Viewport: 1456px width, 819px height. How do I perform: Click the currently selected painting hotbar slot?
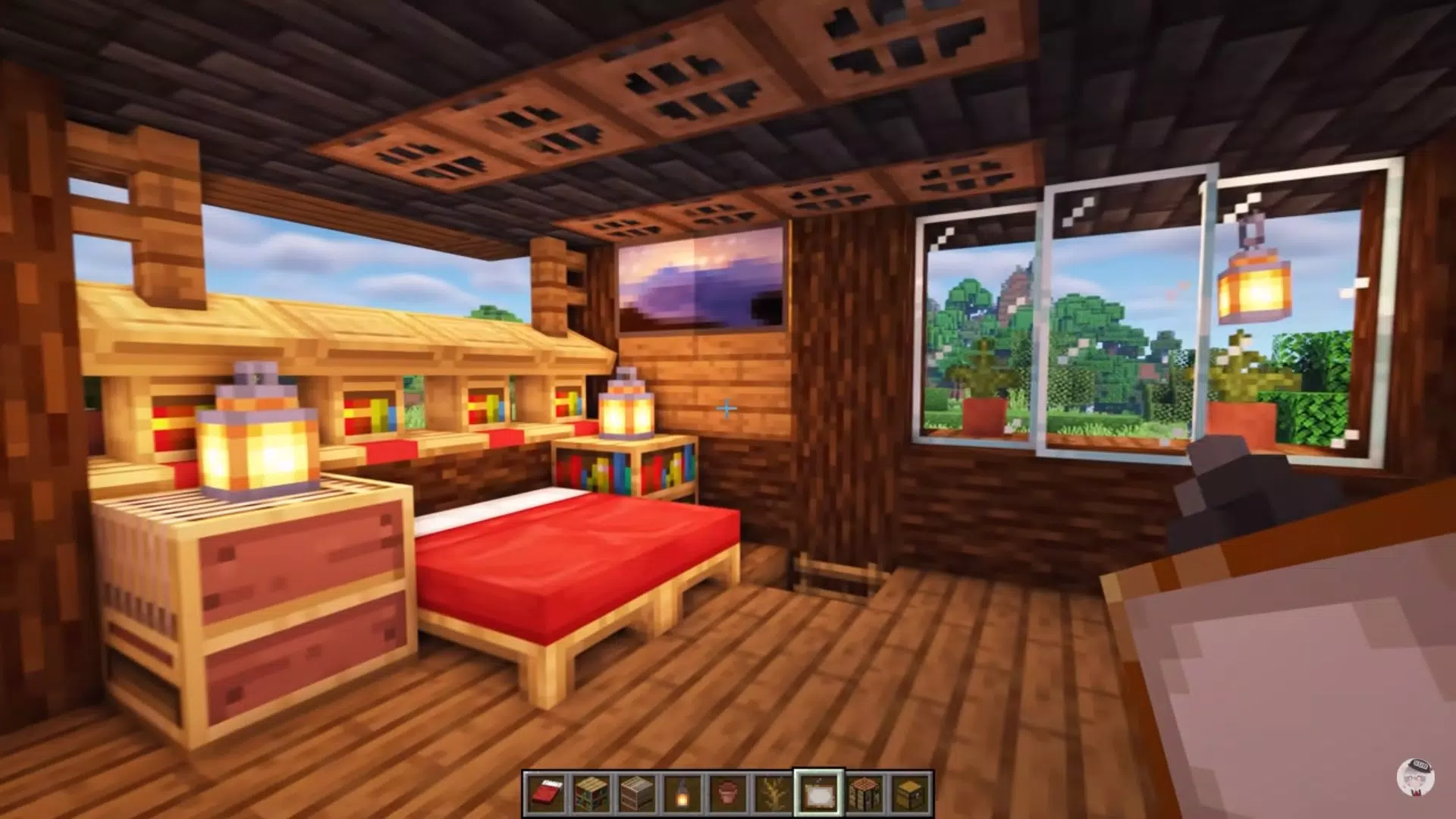[817, 792]
